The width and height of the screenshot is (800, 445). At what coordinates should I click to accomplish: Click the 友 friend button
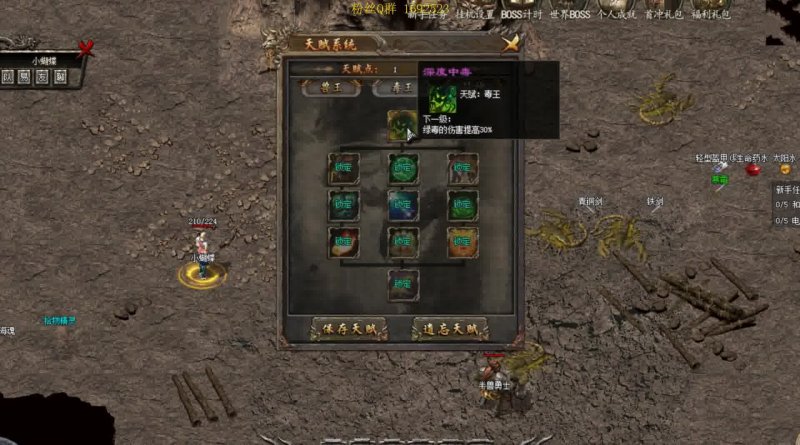[43, 77]
